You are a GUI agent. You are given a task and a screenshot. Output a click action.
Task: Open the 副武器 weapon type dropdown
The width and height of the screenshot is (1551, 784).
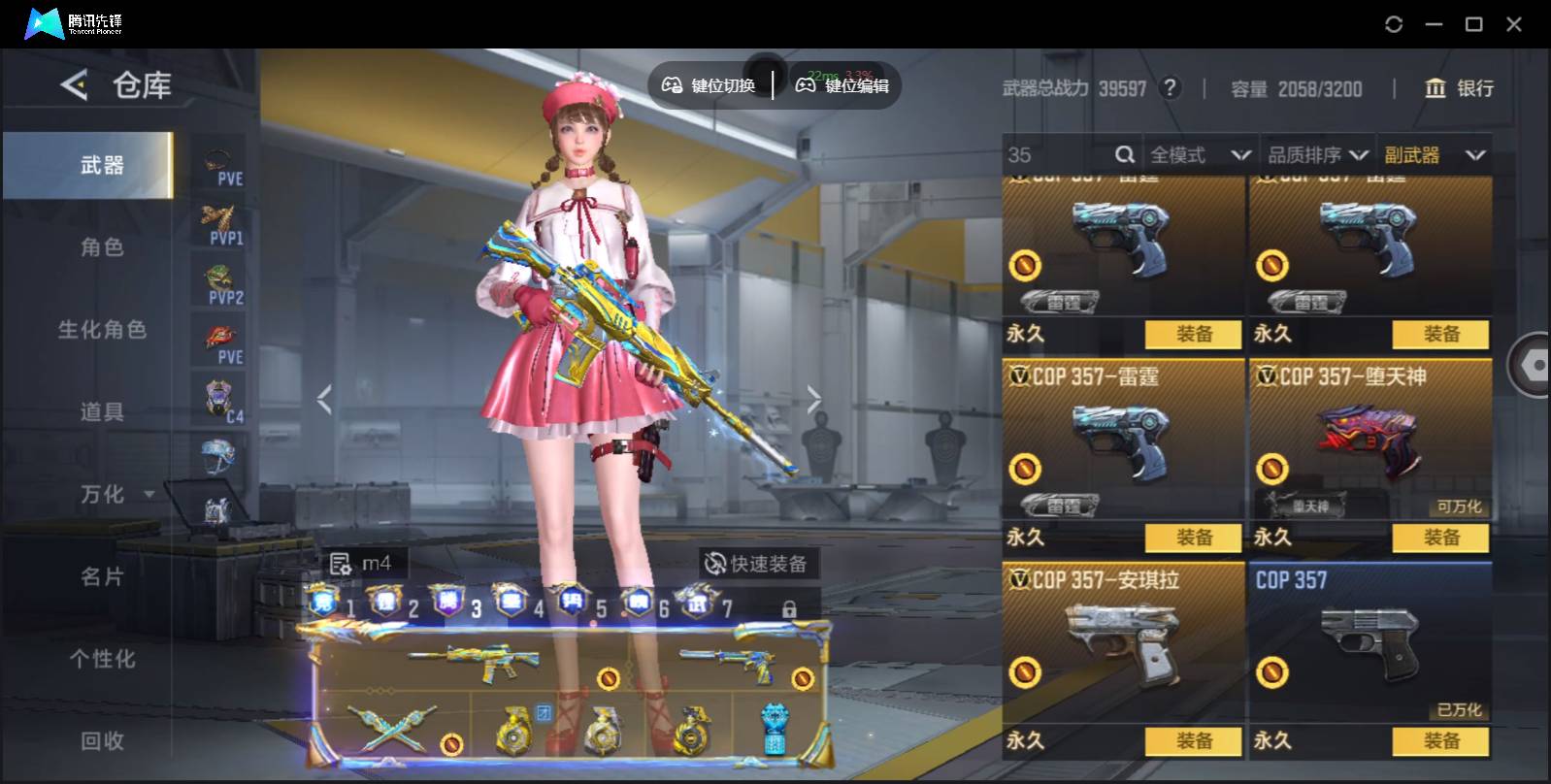1435,155
